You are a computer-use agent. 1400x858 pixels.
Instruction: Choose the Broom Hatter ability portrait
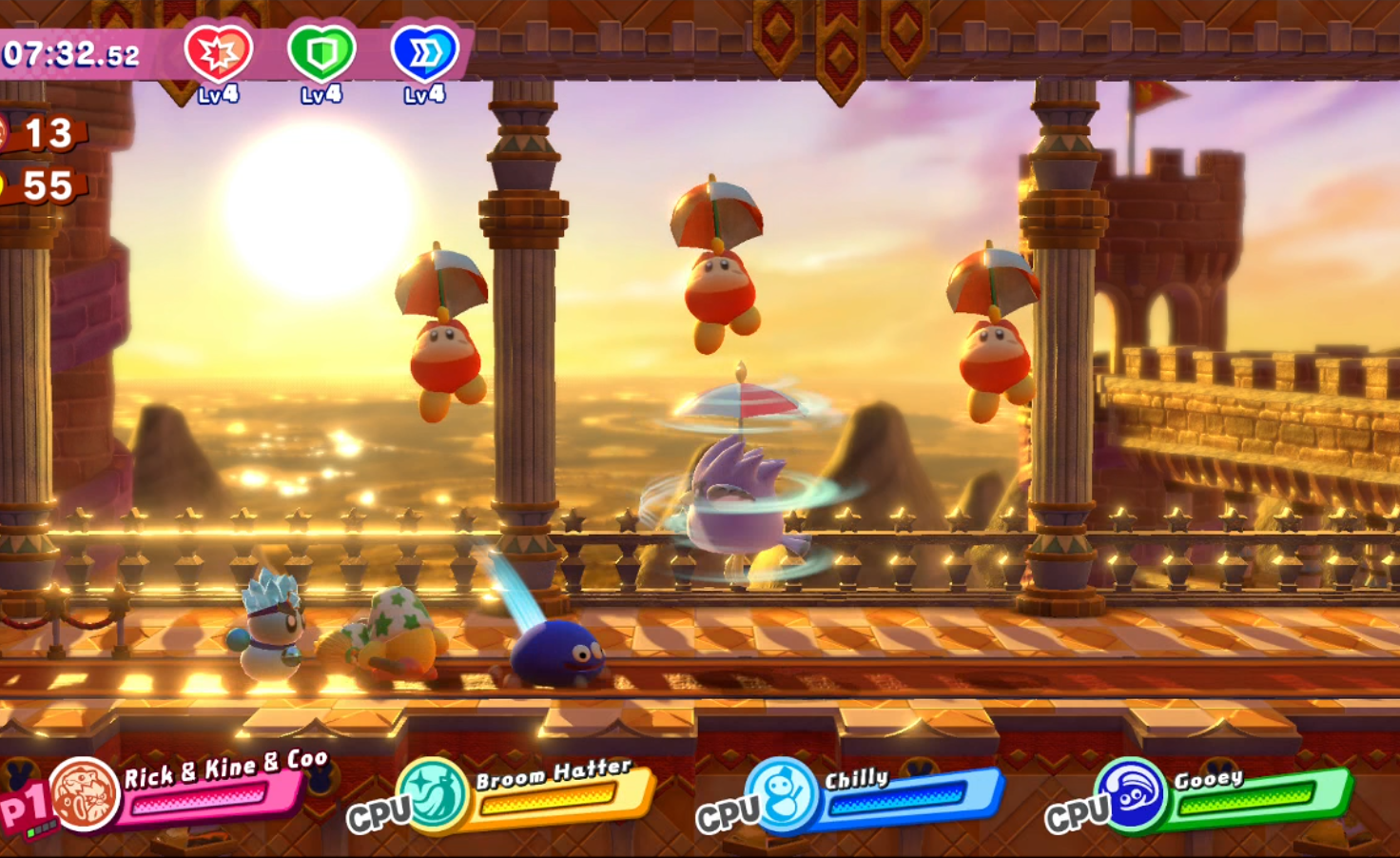pos(435,793)
